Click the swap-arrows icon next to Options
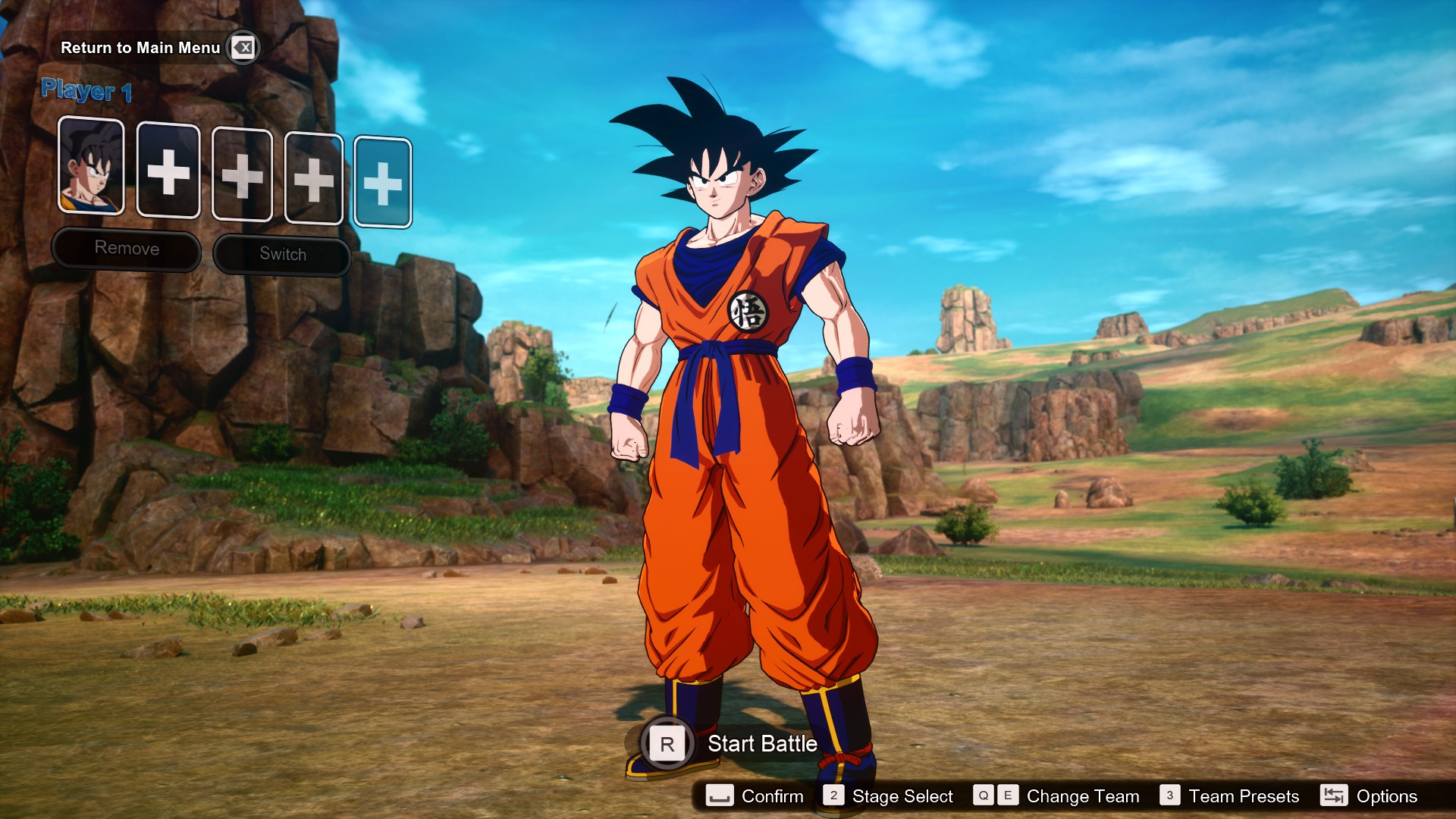The height and width of the screenshot is (819, 1456). pos(1332,796)
